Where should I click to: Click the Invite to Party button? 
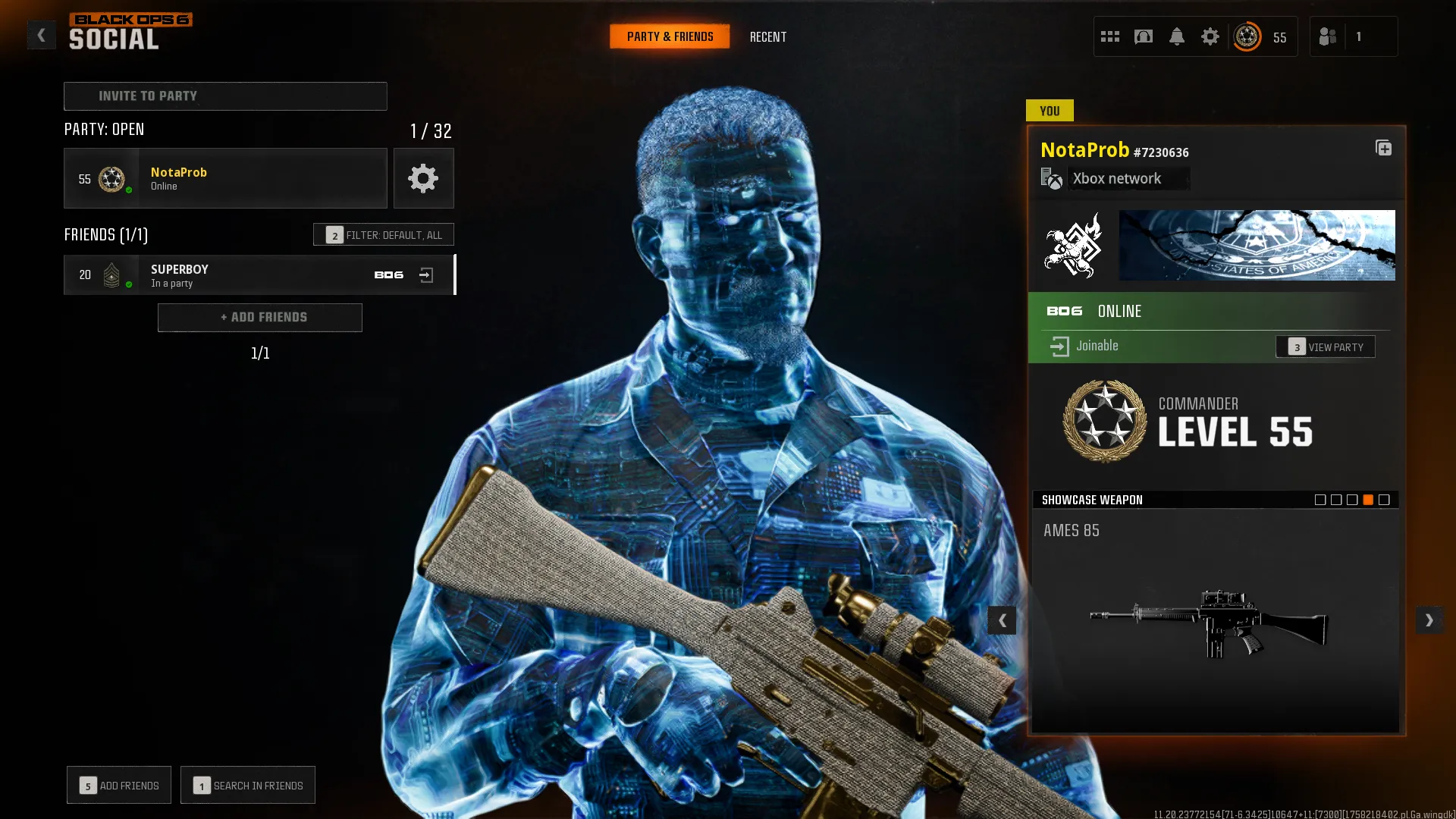tap(224, 96)
